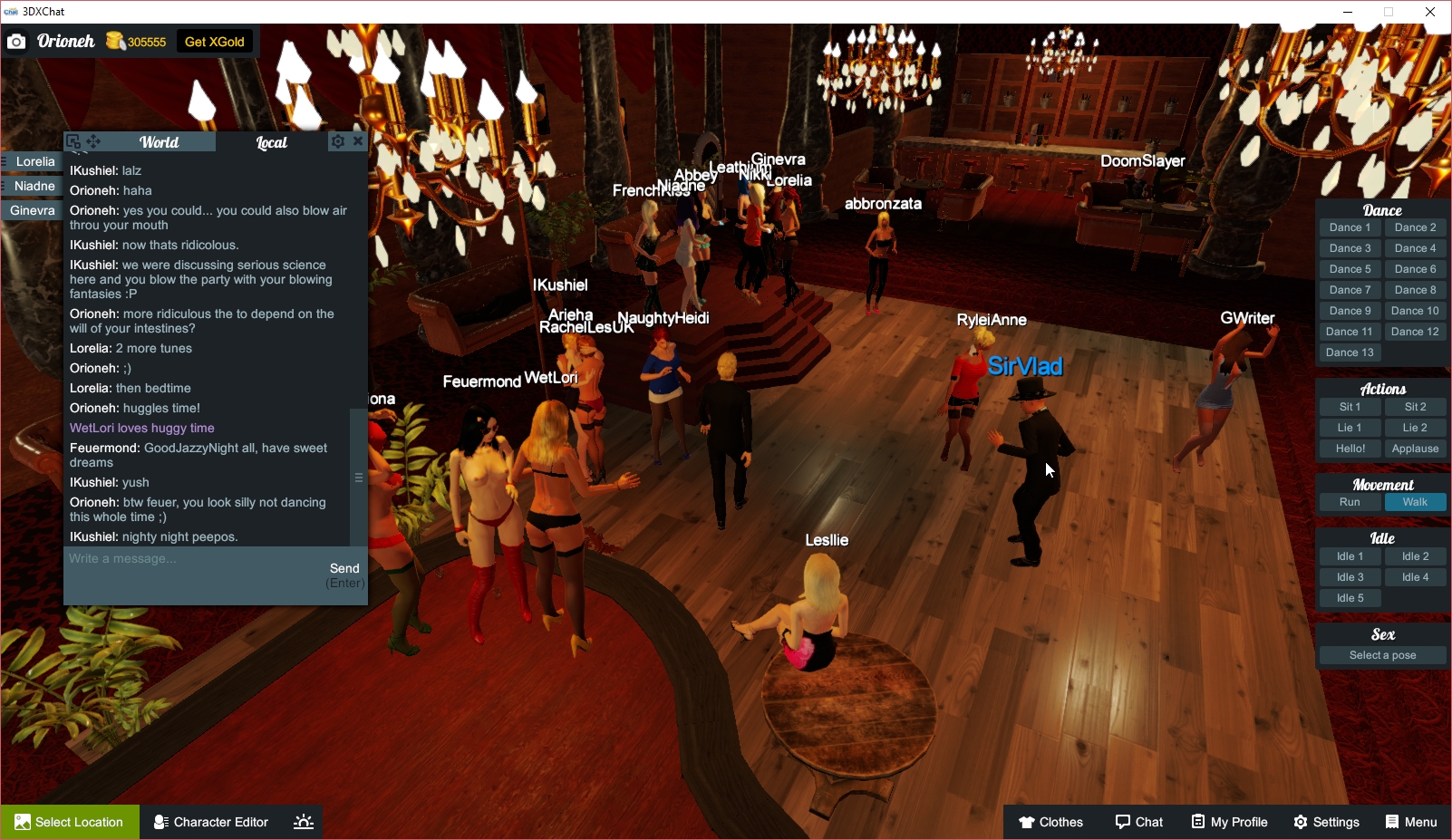Toggle the Applause action

1415,448
